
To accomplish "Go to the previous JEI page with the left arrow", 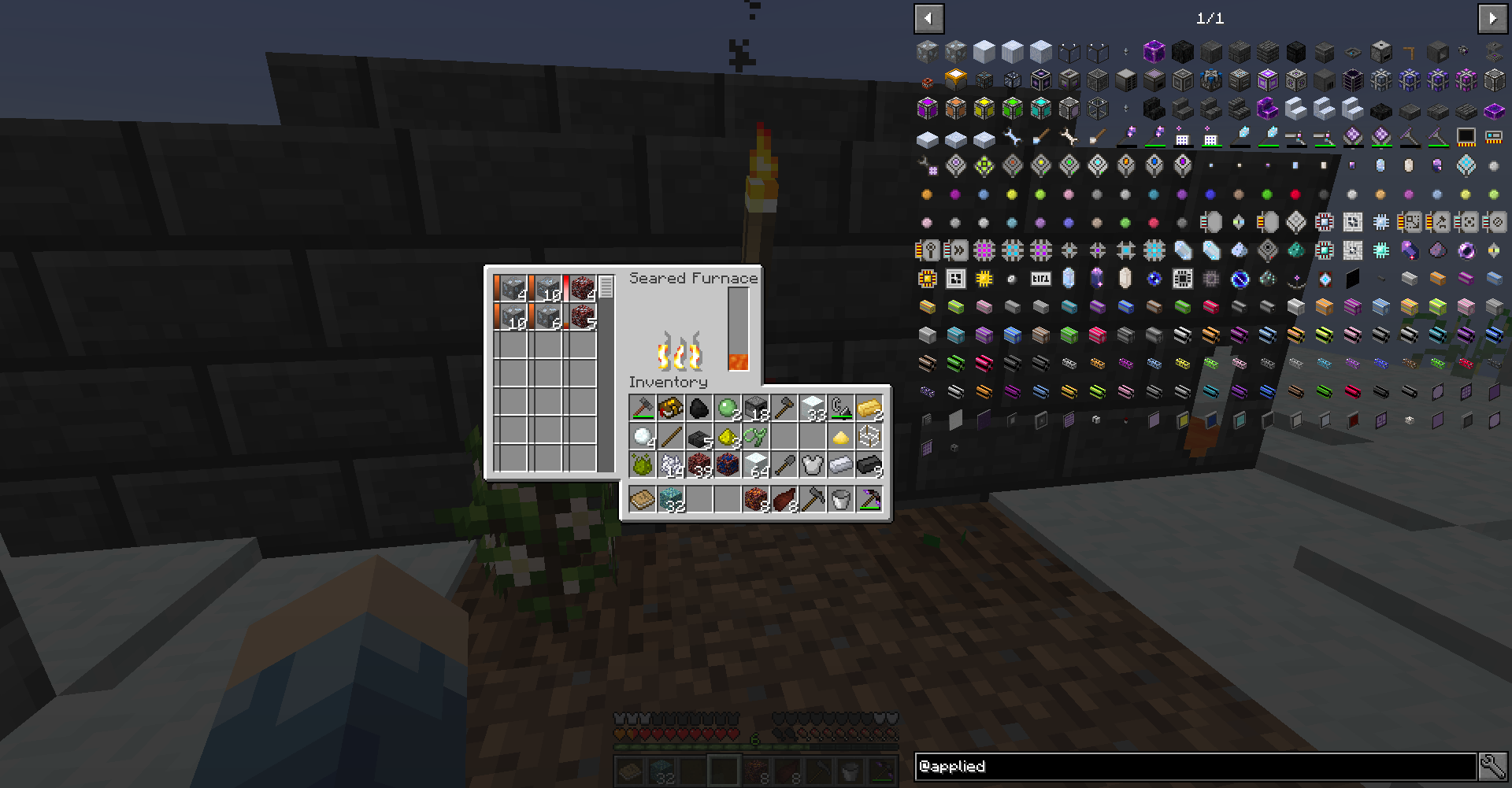I will pos(928,19).
